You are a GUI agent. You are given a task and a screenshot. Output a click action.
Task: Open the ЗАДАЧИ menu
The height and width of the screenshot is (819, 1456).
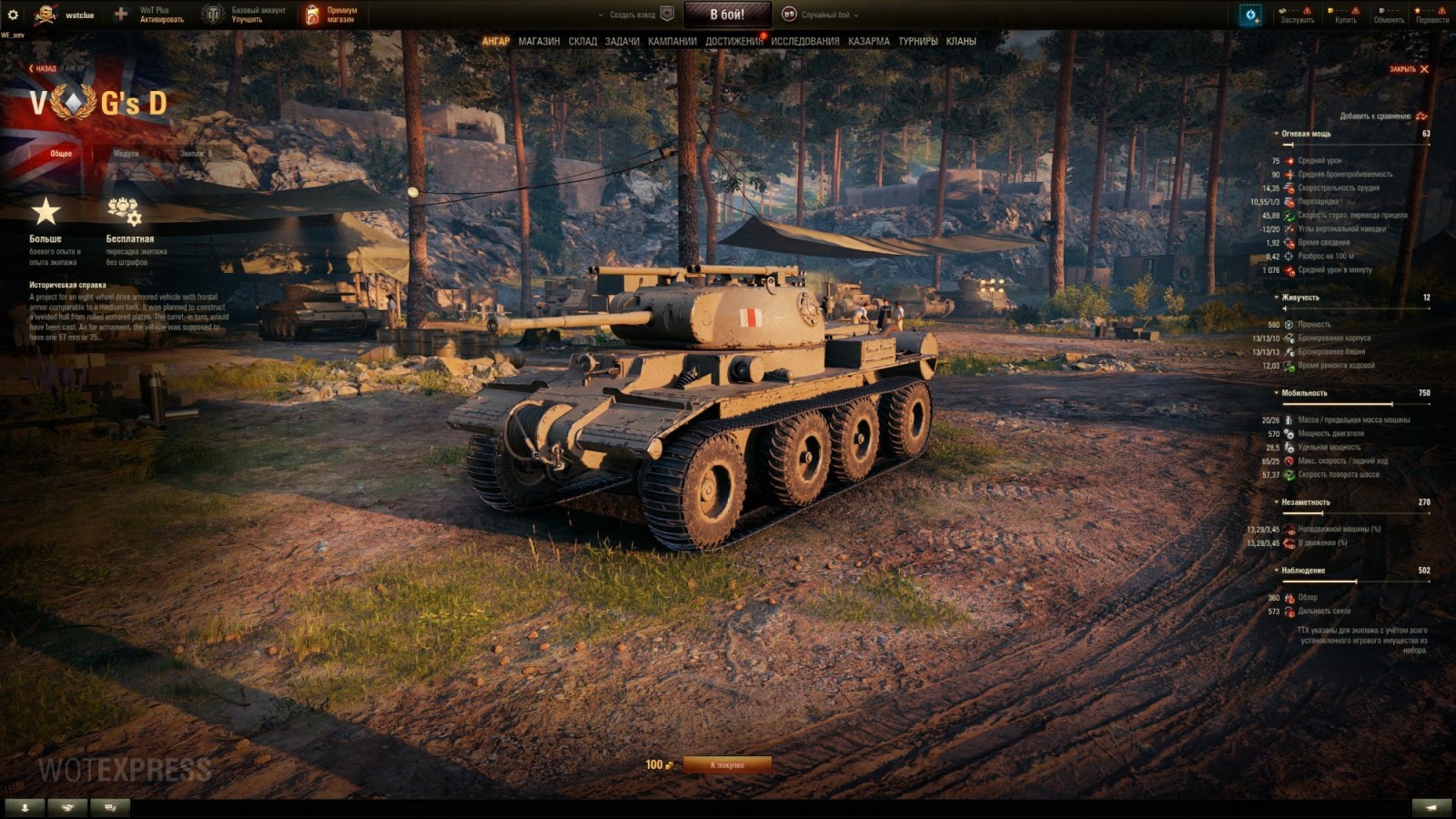[x=622, y=41]
